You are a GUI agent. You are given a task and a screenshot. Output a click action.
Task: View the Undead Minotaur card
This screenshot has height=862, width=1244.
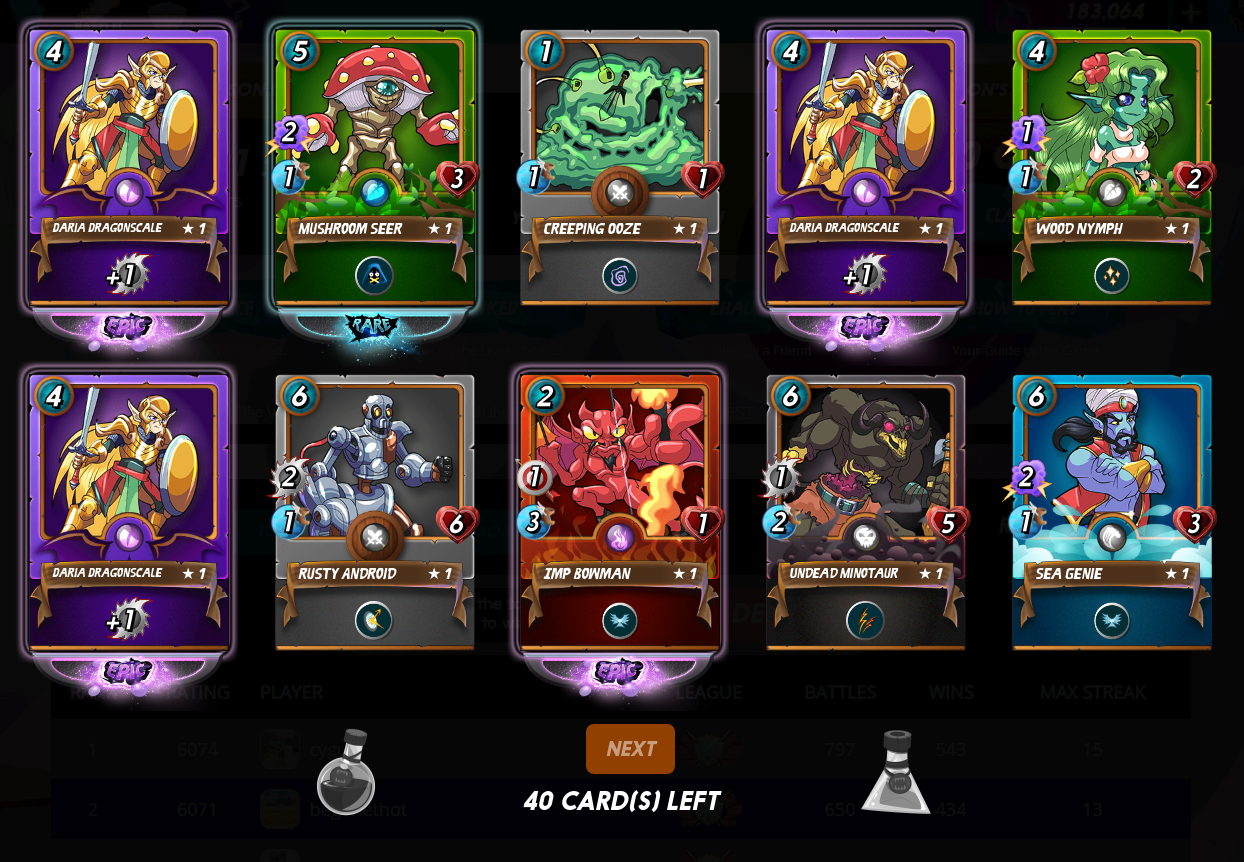[866, 512]
